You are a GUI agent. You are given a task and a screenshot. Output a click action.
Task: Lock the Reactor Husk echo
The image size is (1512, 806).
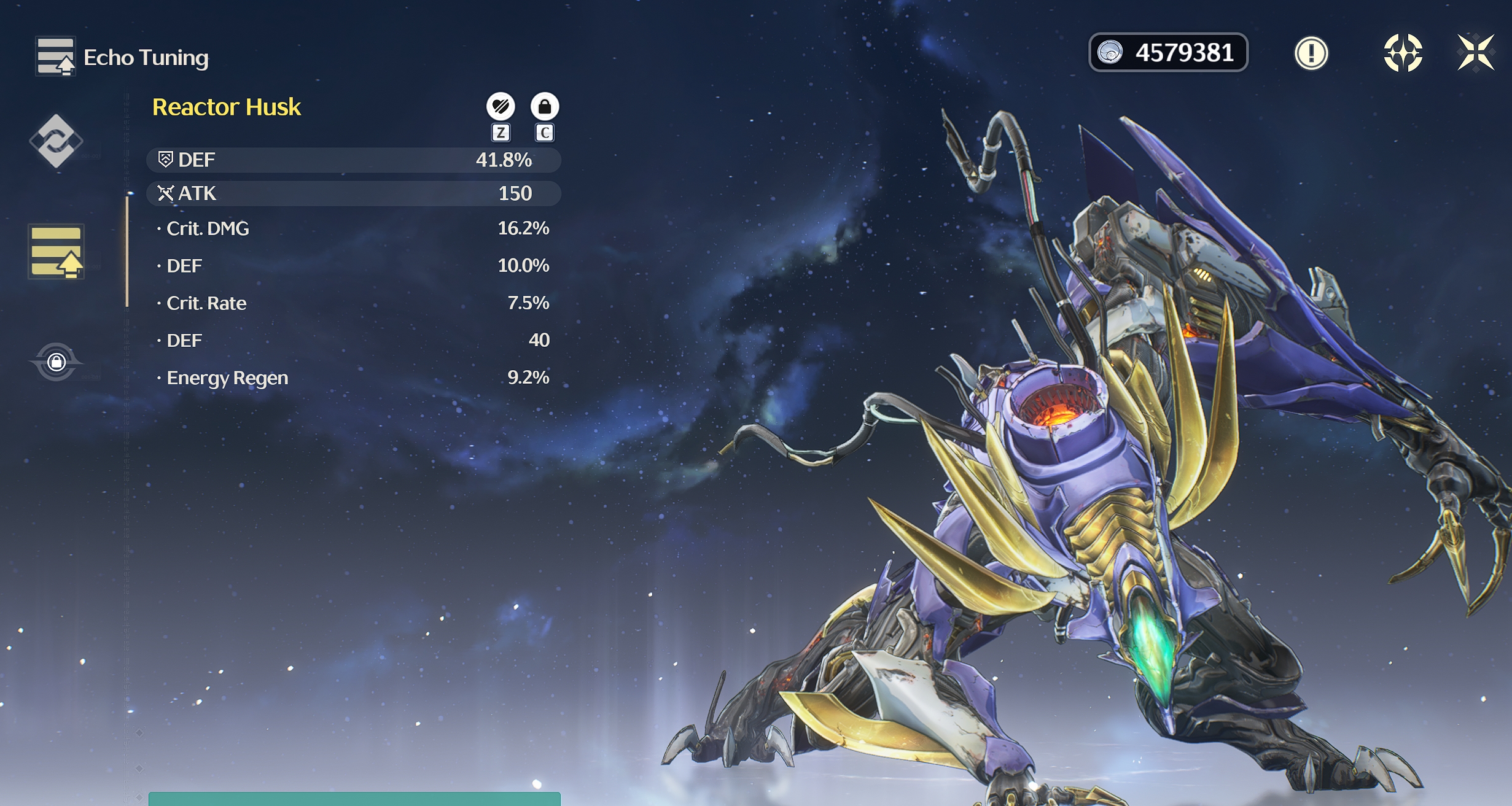click(544, 107)
